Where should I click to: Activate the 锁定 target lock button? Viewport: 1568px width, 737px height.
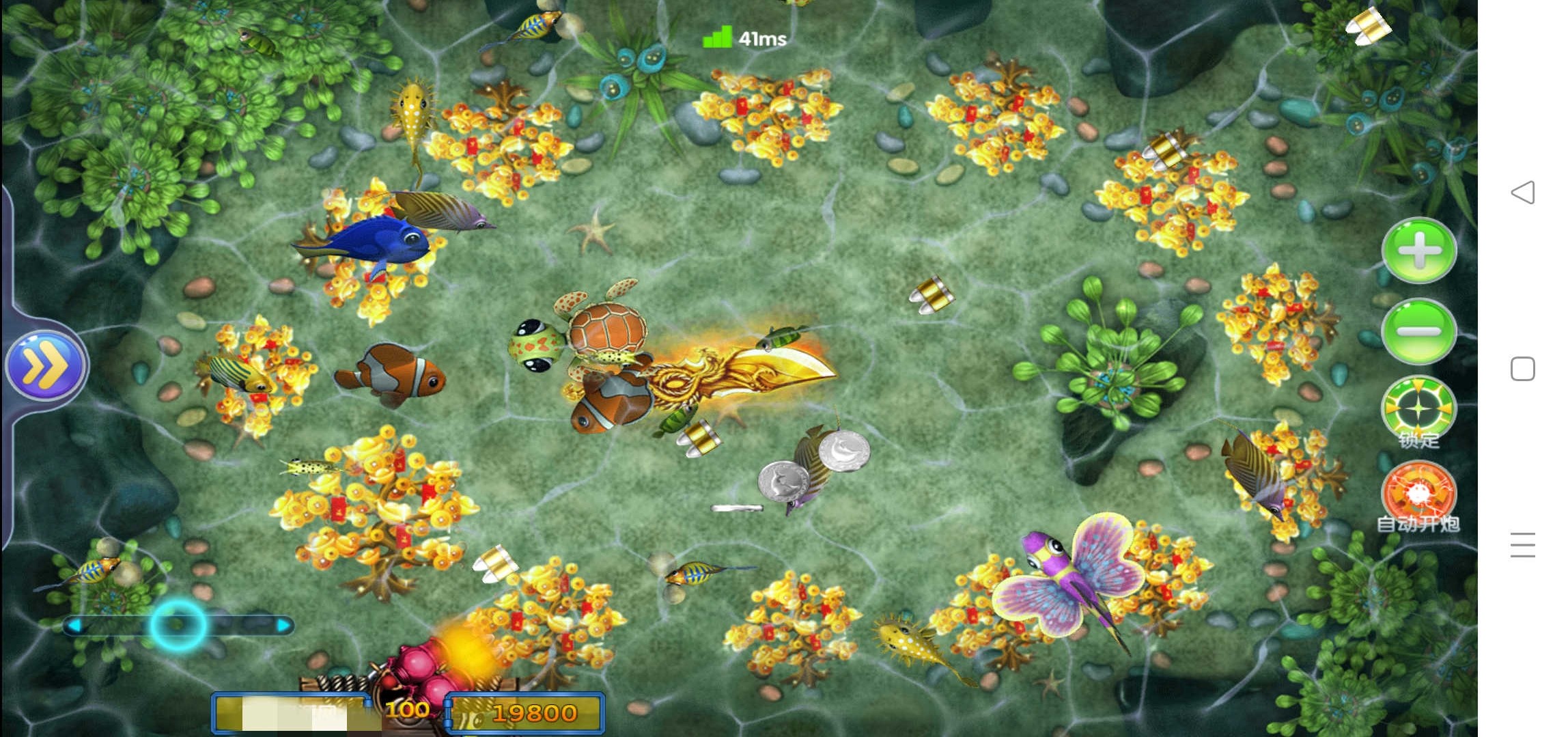(x=1418, y=411)
